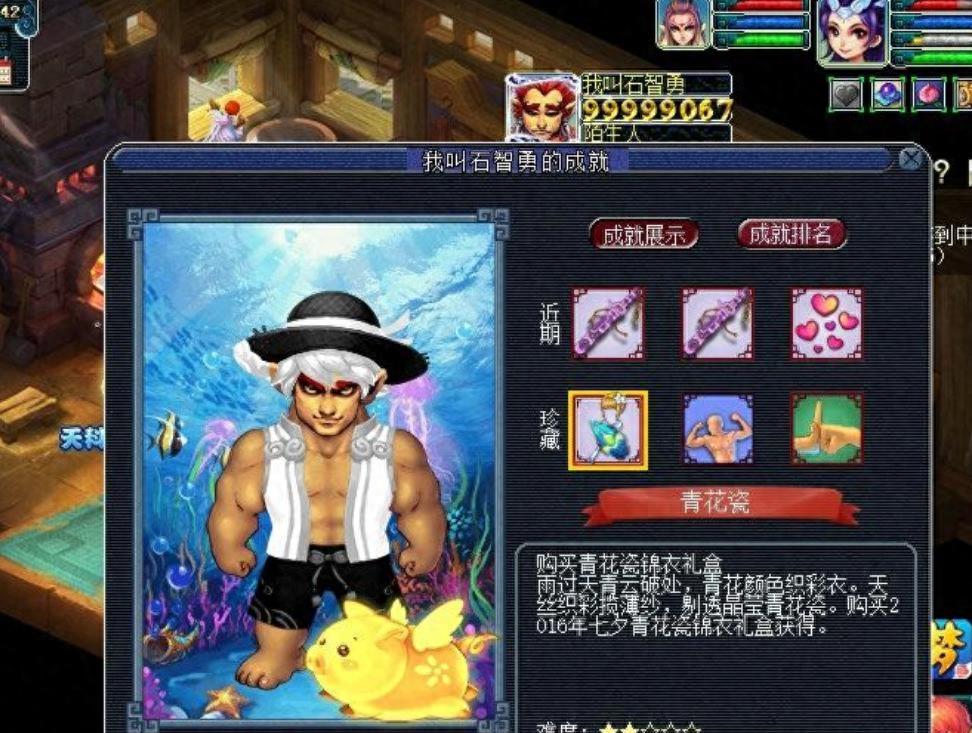Open the purple-haired player character portrait
Viewport: 972px width, 733px height.
pos(852,30)
